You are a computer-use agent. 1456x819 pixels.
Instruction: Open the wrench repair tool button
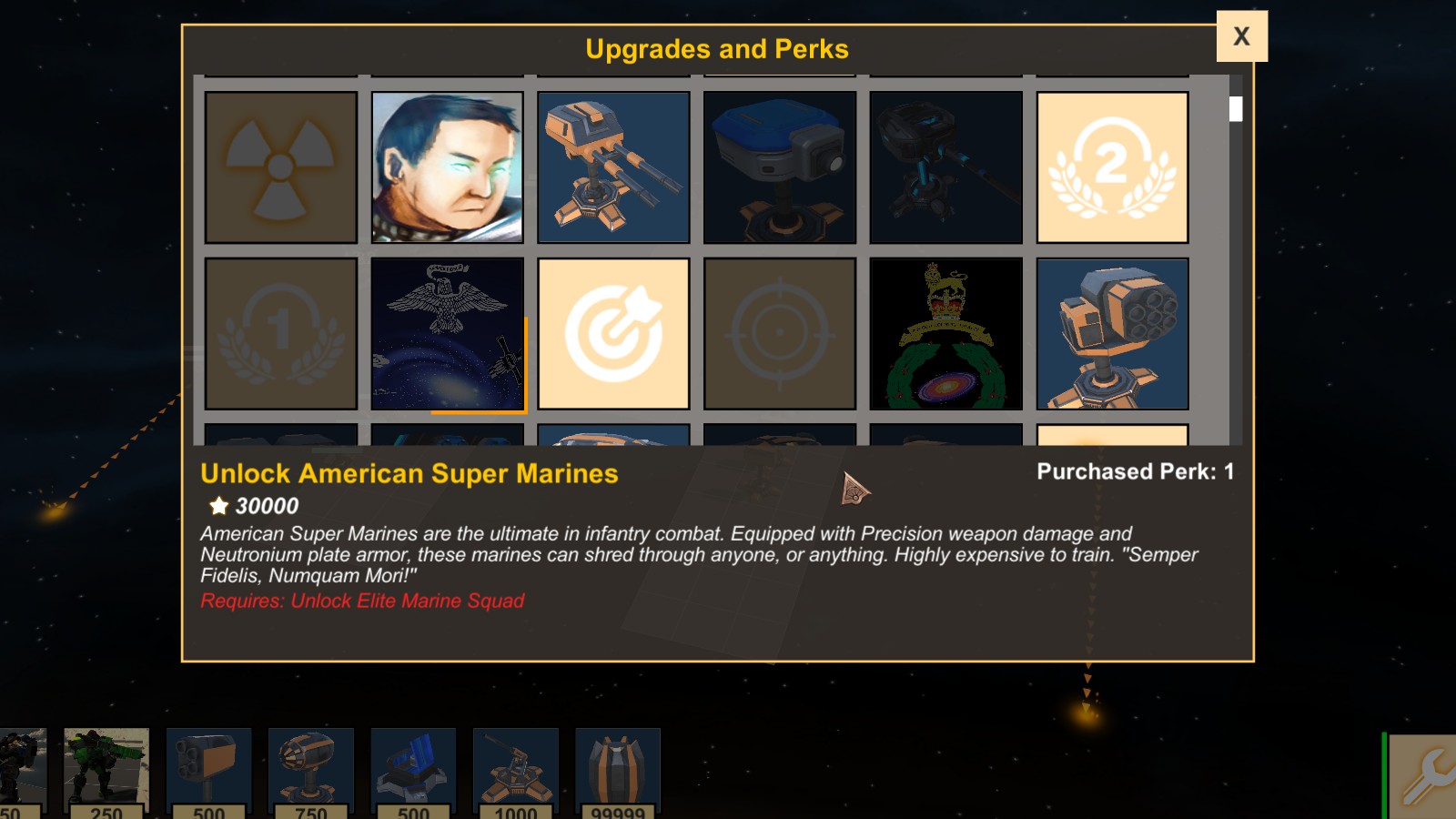[1425, 776]
